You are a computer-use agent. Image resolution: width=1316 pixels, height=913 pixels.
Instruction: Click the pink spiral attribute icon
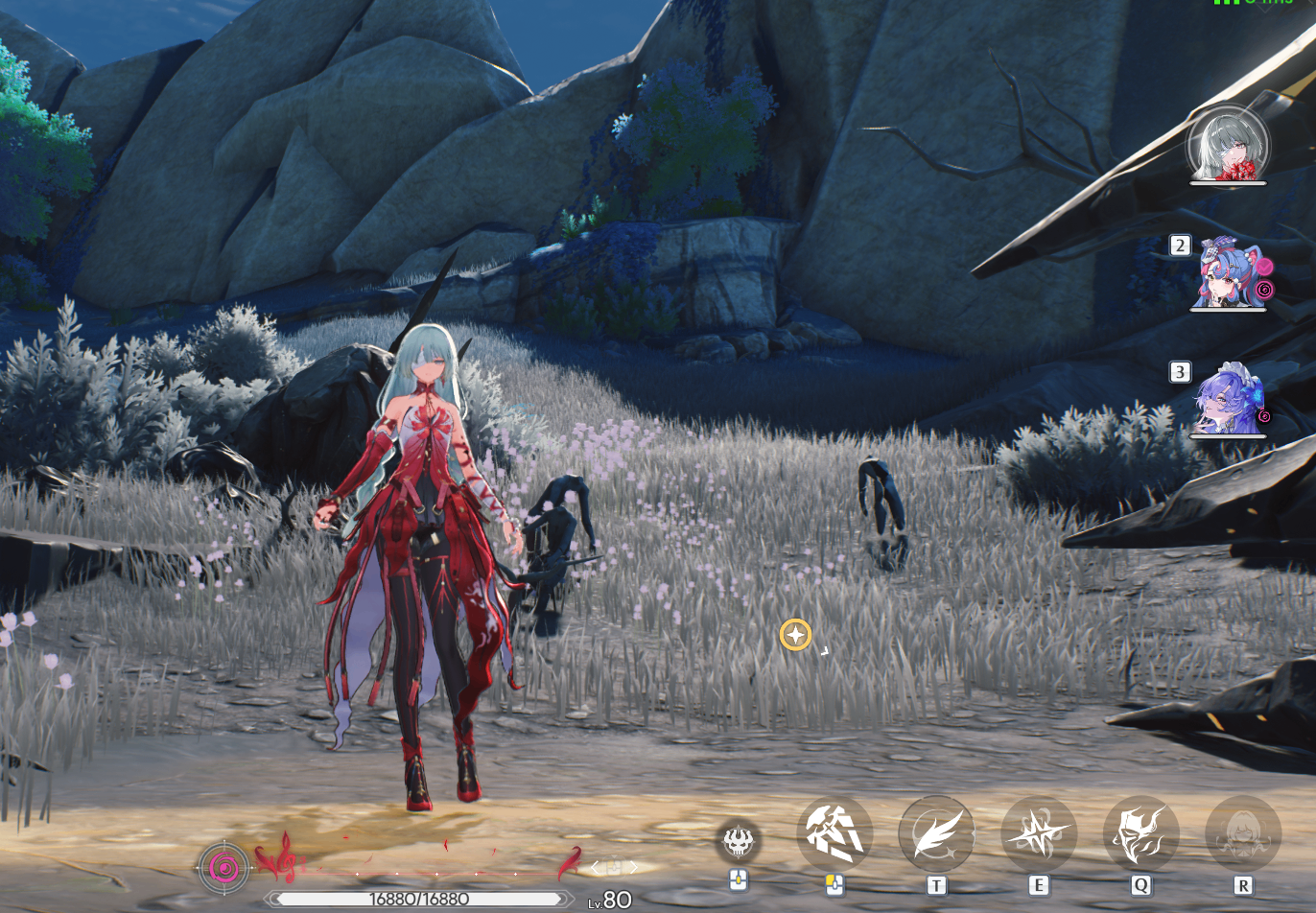[224, 869]
